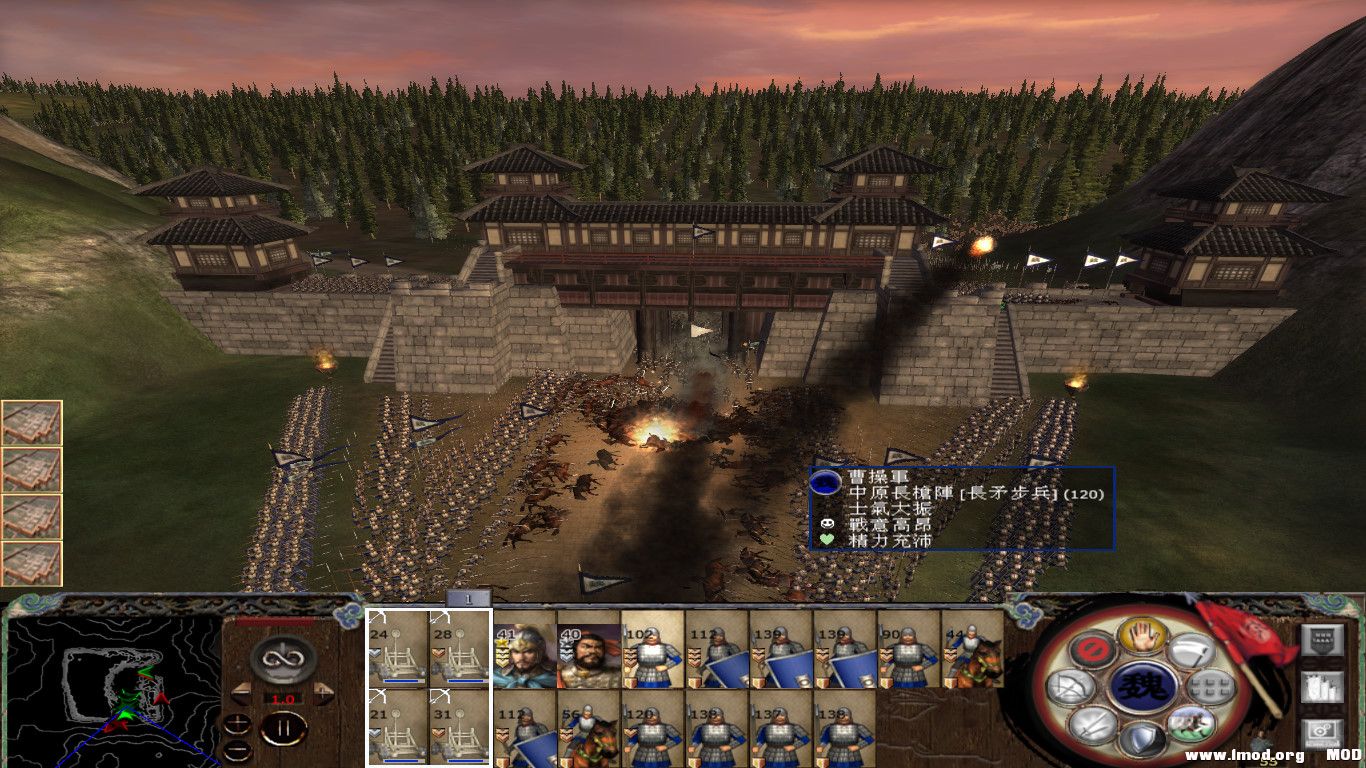
Task: Select the infantry unit card numbered 102
Action: pos(652,656)
